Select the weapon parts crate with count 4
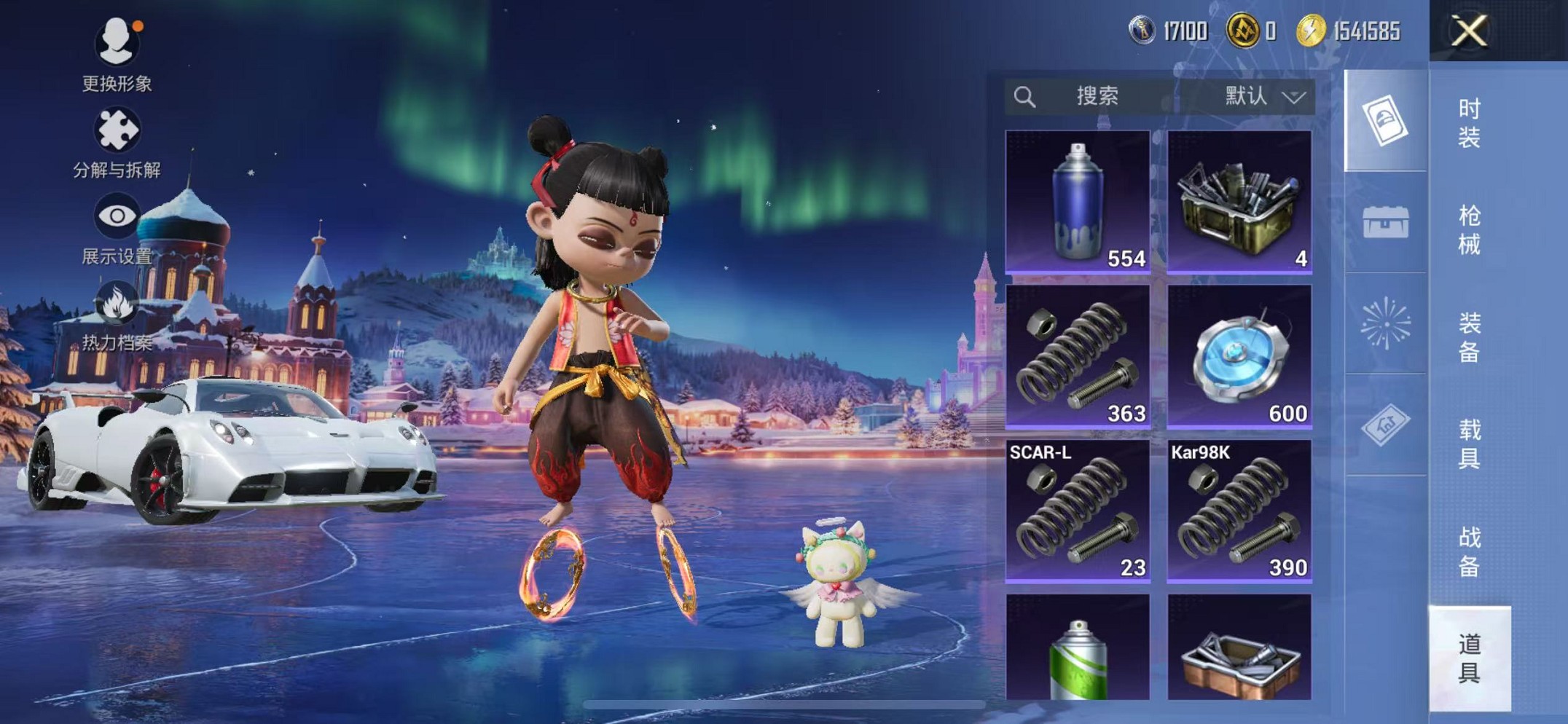1568x724 pixels. tap(1239, 202)
